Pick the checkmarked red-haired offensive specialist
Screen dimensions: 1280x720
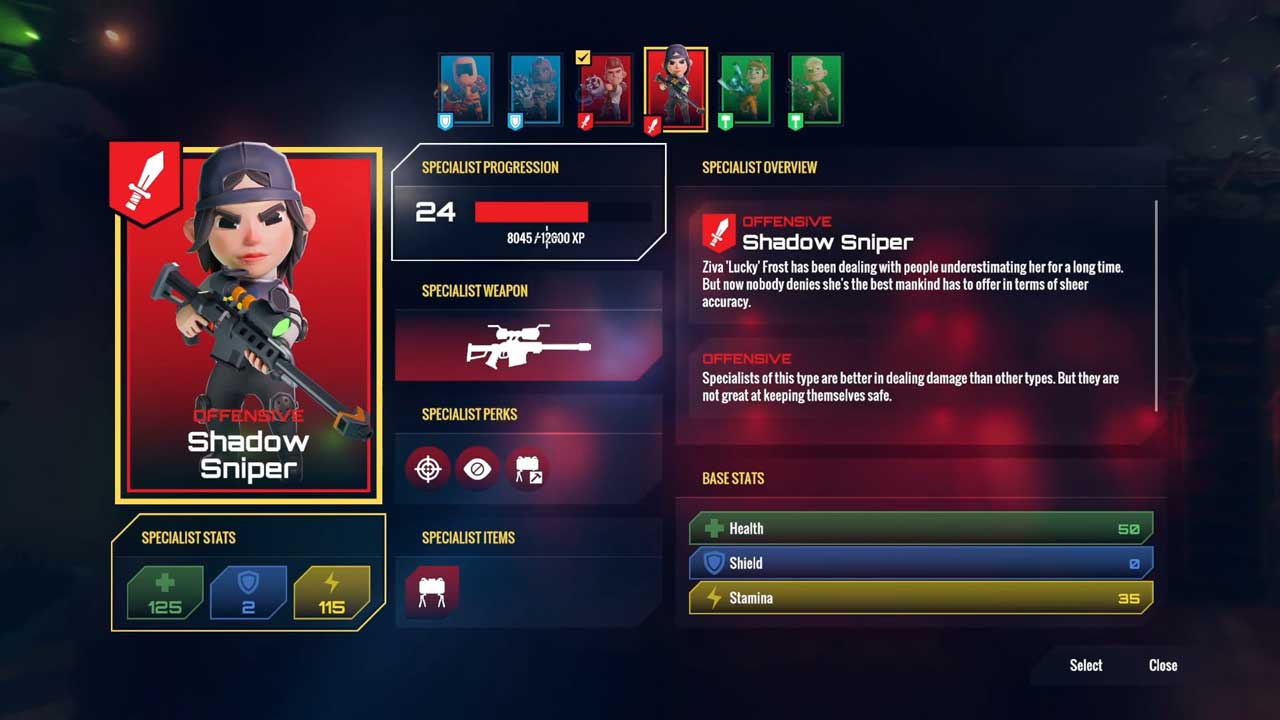tap(605, 88)
